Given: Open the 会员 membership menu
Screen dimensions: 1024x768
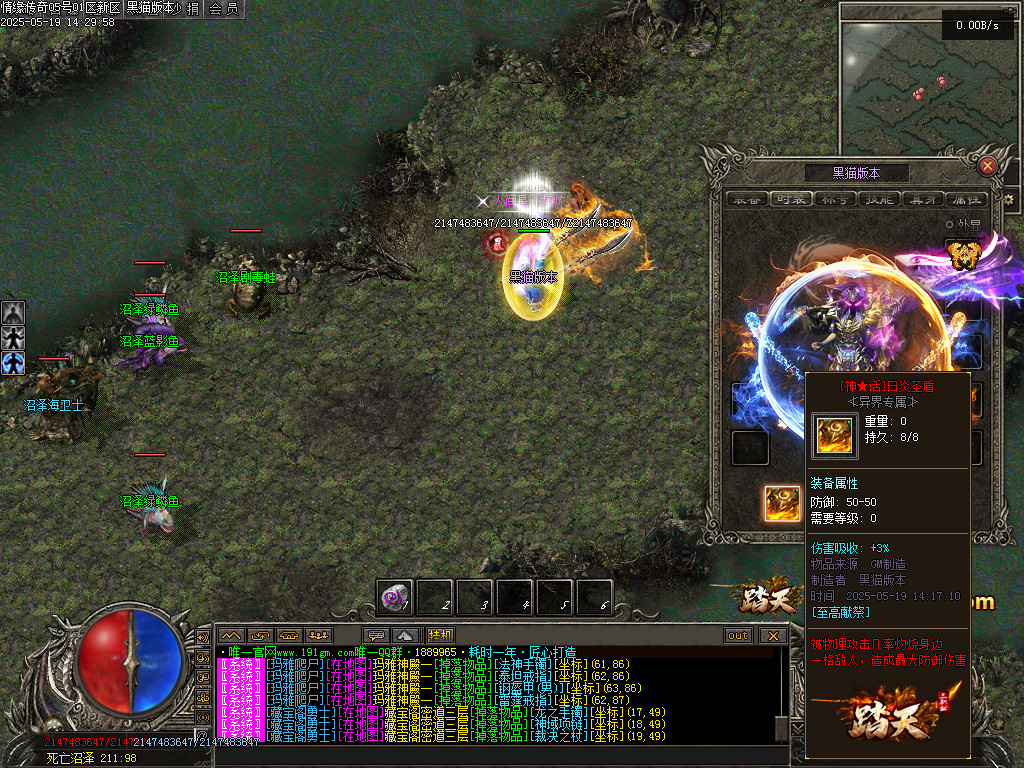Looking at the screenshot, I should click(x=225, y=8).
